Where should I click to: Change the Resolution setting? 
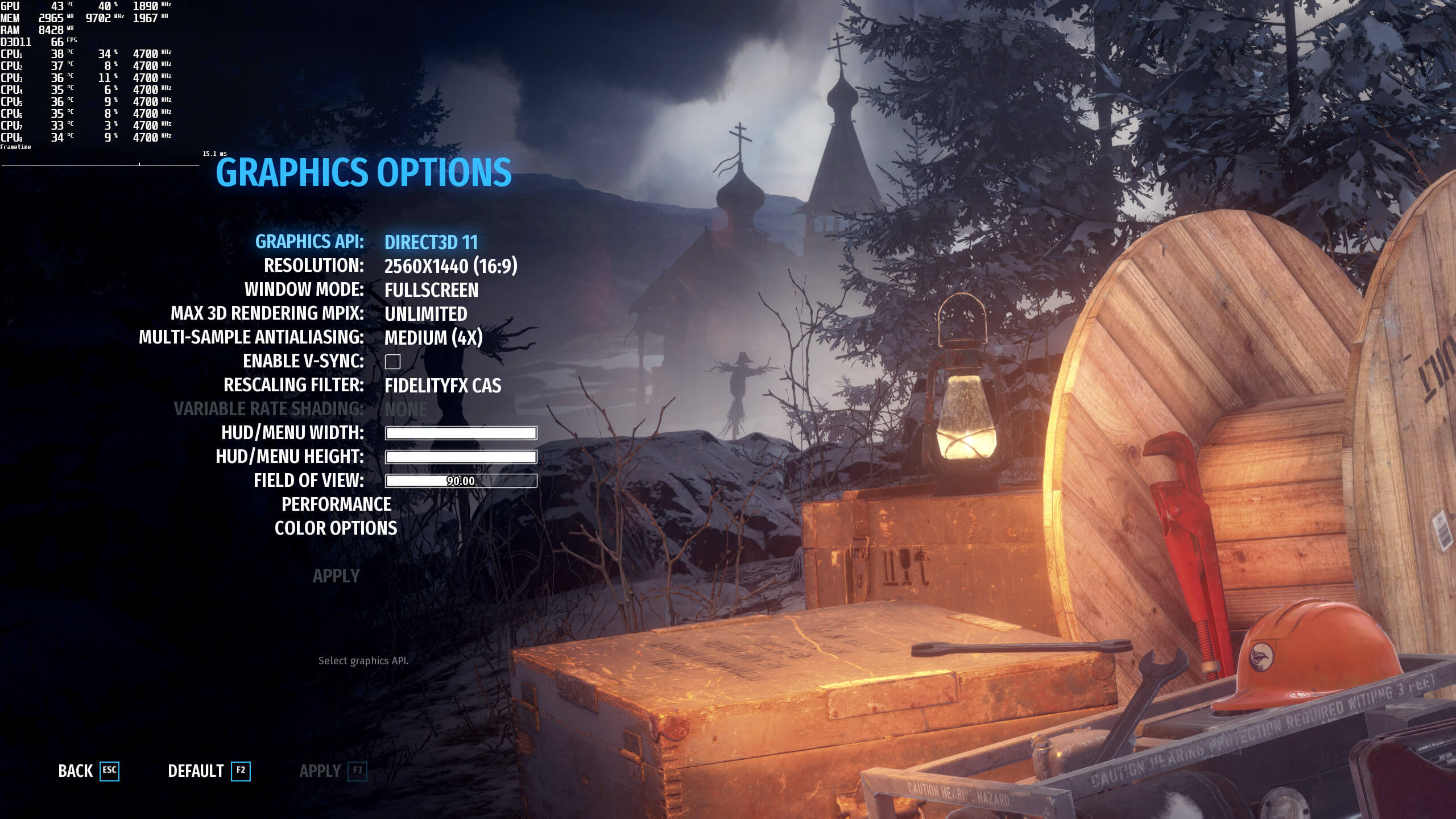coord(450,266)
